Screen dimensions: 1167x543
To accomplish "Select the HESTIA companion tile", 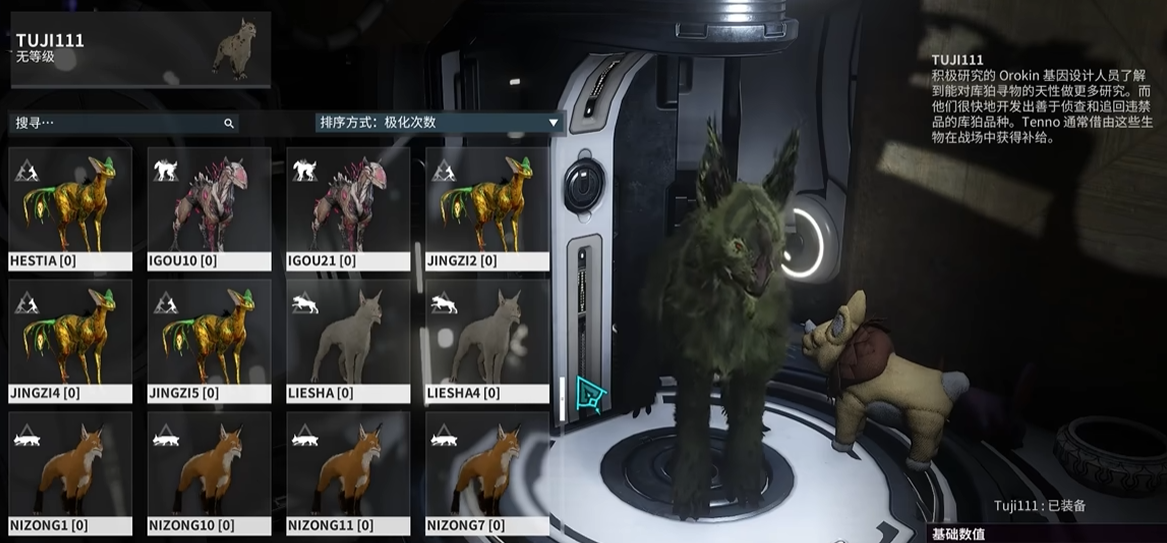I will pos(70,209).
